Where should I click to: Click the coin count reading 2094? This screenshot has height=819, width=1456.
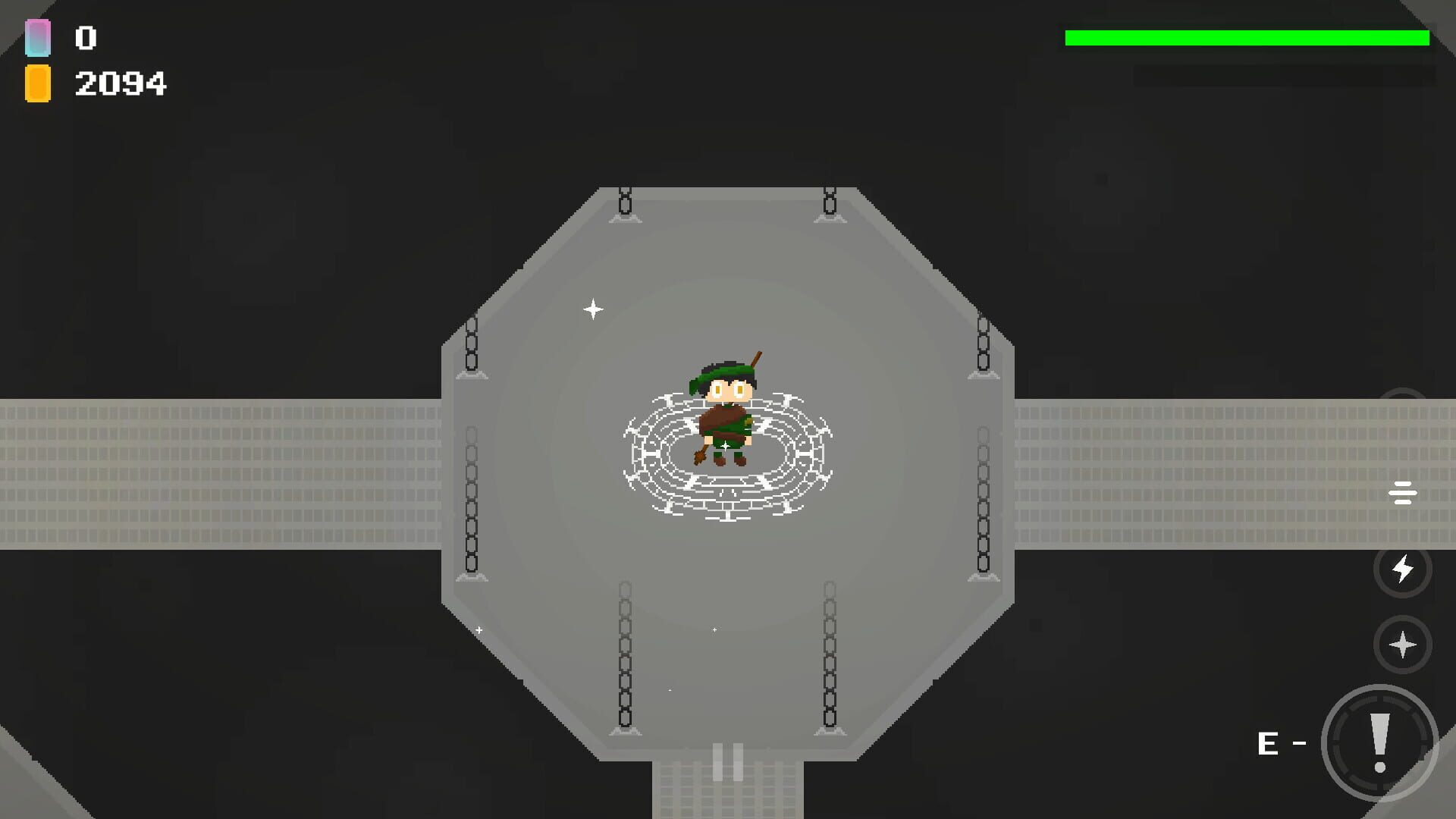121,82
